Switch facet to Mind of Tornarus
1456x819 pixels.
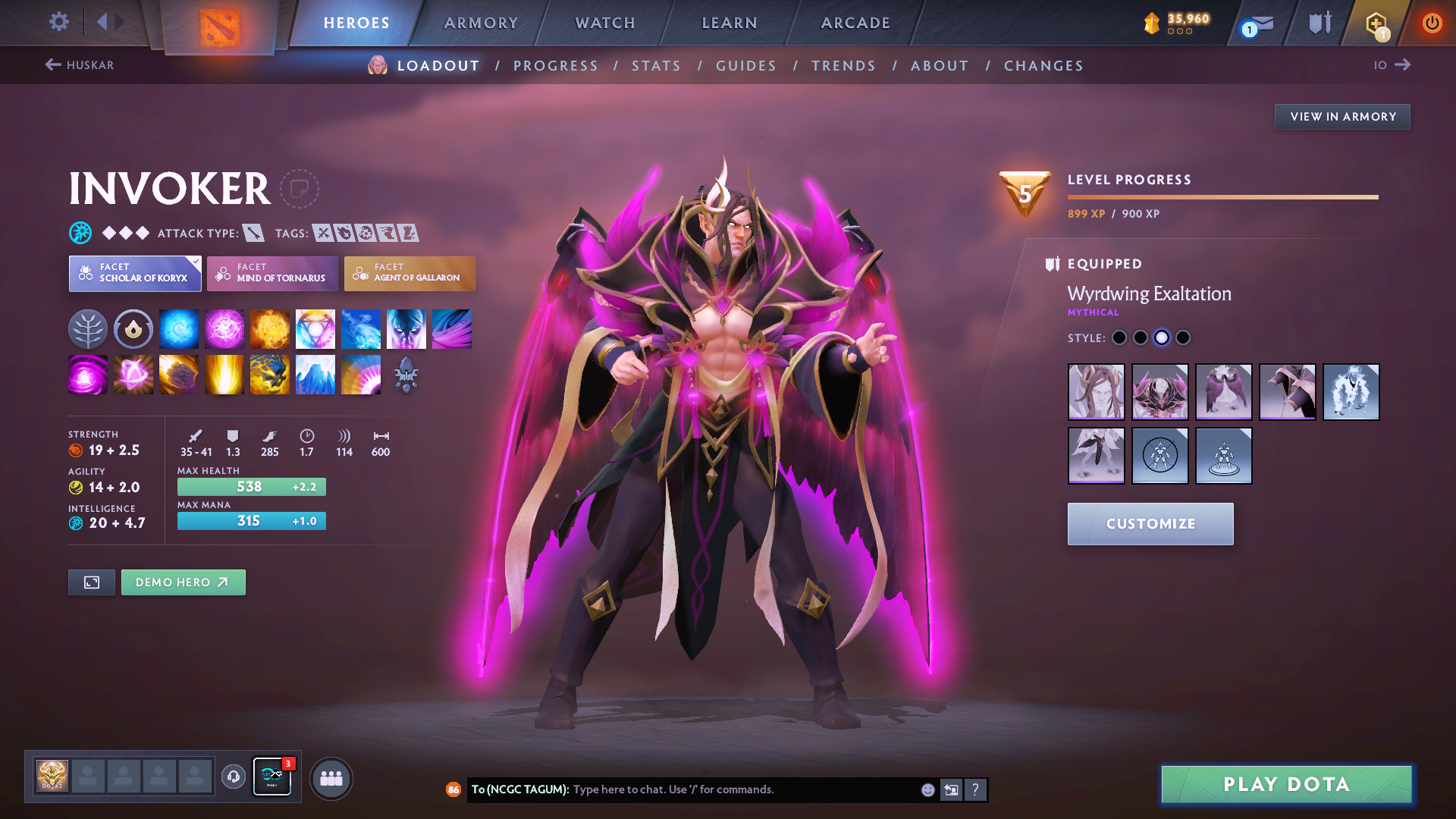271,274
